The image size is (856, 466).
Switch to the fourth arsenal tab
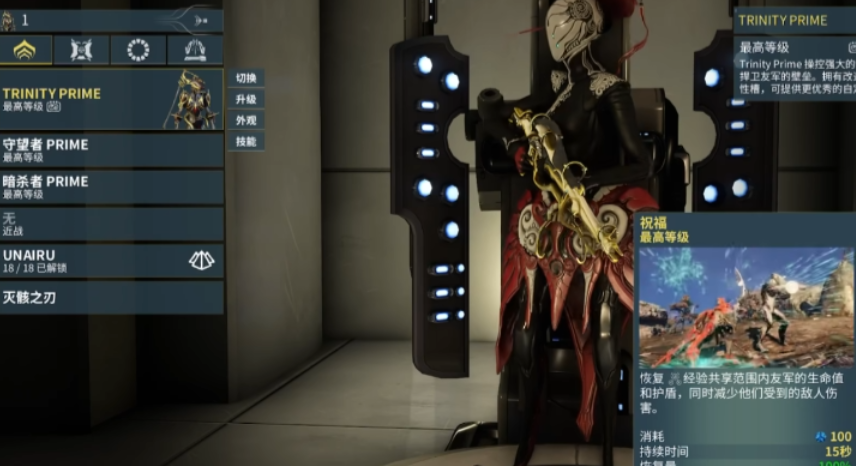195,50
